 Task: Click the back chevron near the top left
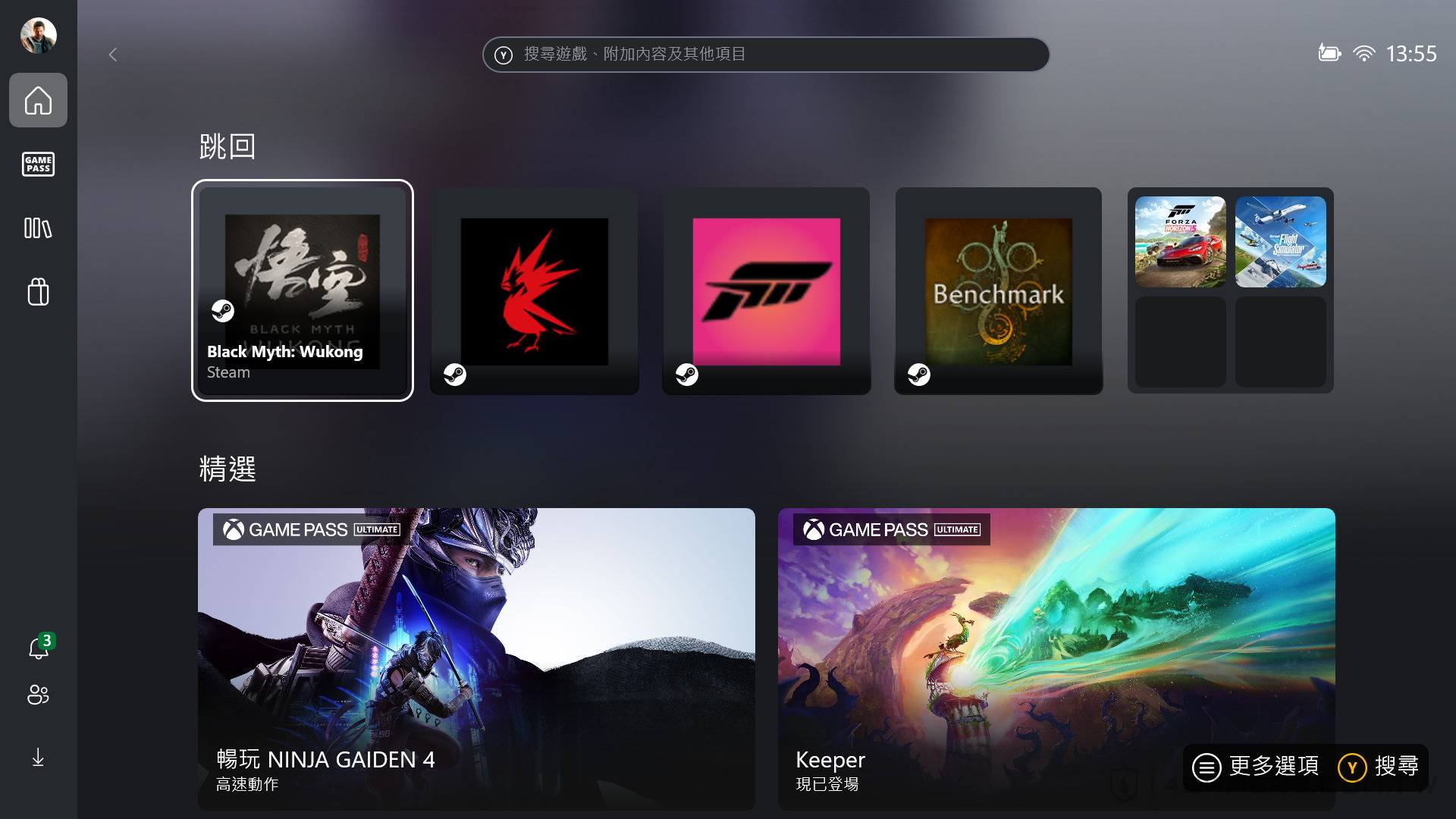coord(113,55)
